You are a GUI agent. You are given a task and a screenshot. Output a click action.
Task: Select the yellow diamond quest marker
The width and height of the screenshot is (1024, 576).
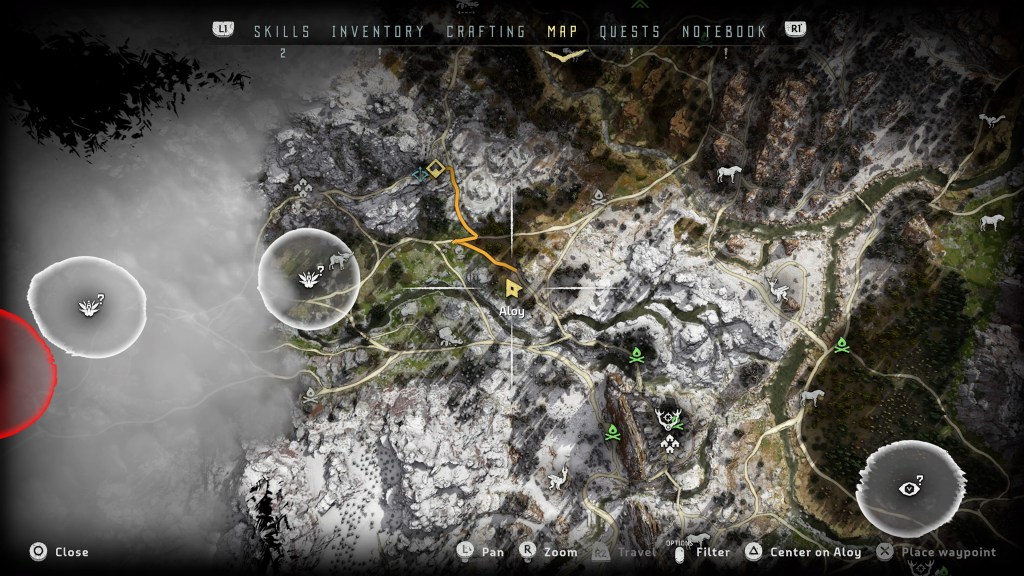click(x=434, y=168)
